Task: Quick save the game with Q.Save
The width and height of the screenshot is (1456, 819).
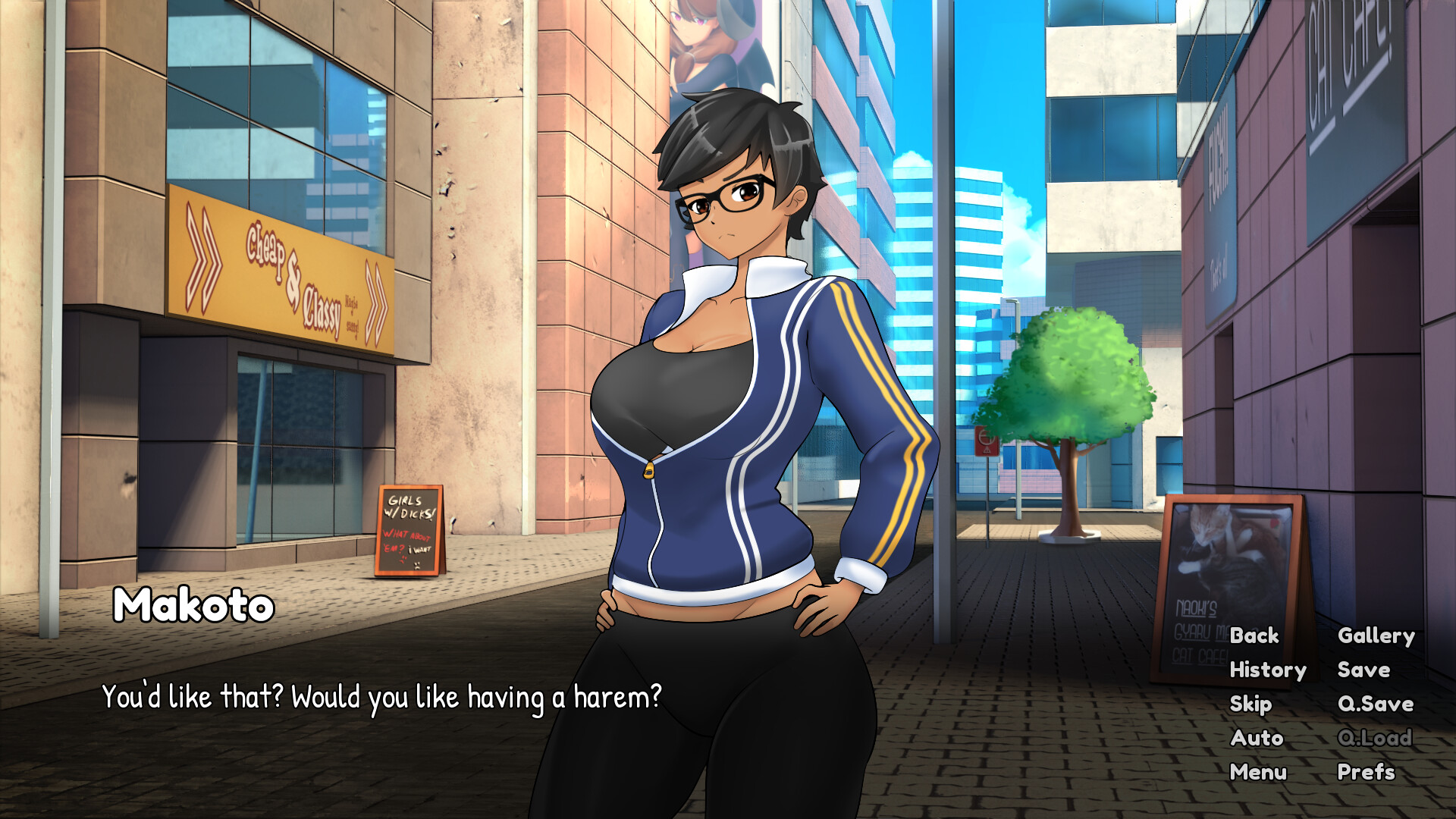Action: (x=1376, y=704)
